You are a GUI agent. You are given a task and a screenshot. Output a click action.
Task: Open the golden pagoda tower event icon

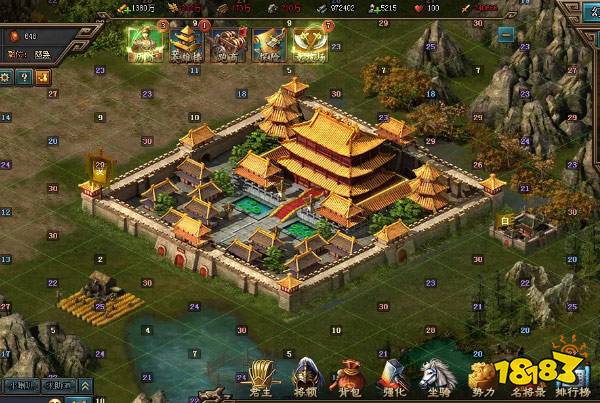coord(187,43)
